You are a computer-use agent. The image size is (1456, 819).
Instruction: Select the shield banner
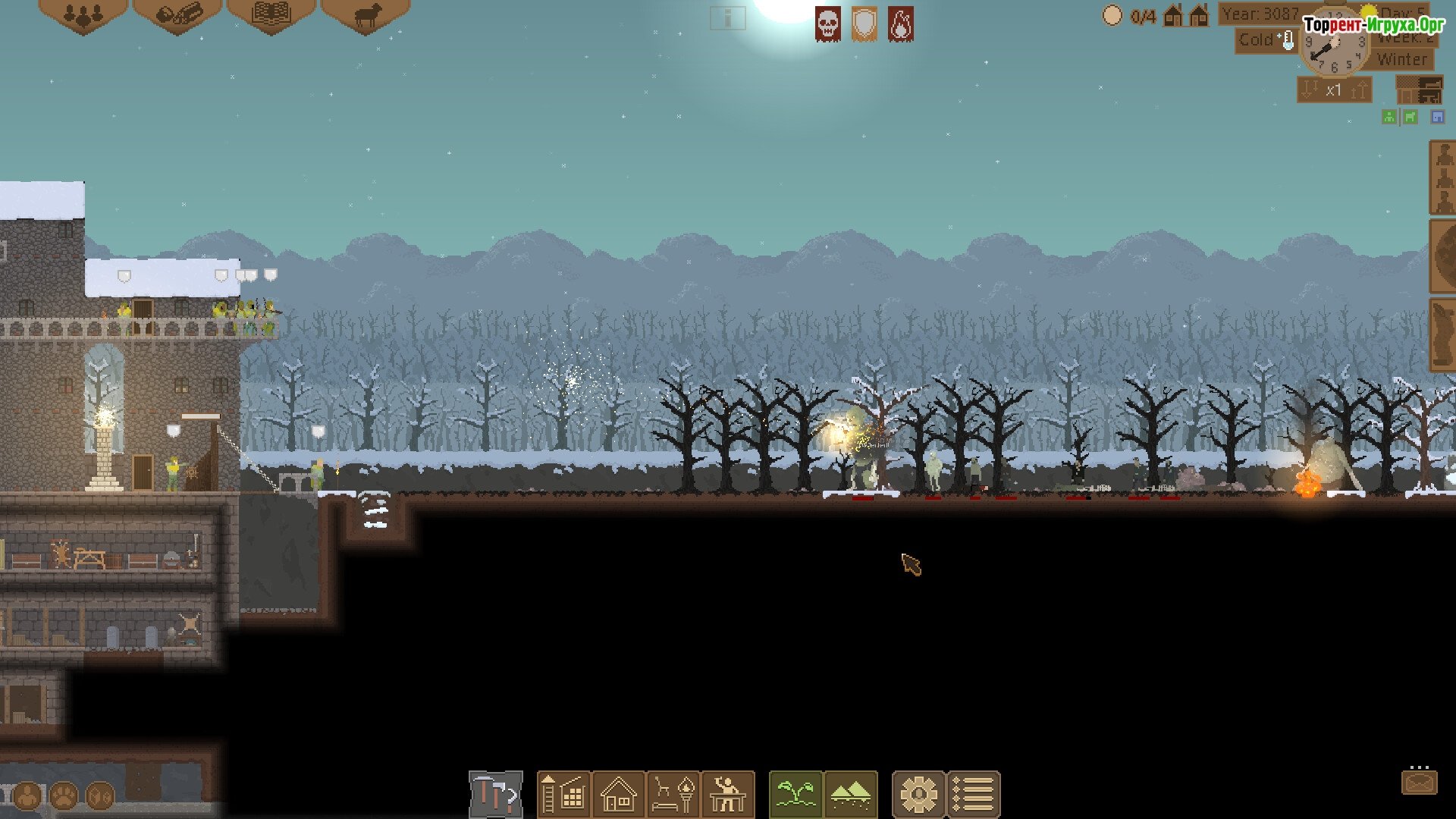pyautogui.click(x=864, y=24)
